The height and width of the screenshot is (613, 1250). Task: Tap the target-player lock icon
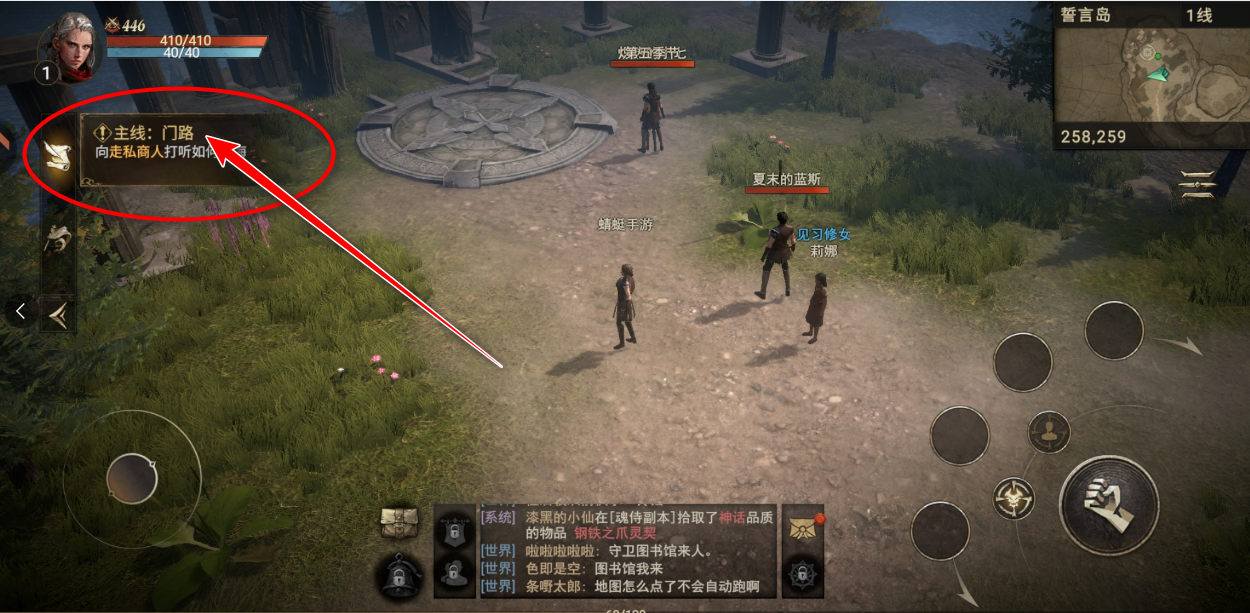1049,432
